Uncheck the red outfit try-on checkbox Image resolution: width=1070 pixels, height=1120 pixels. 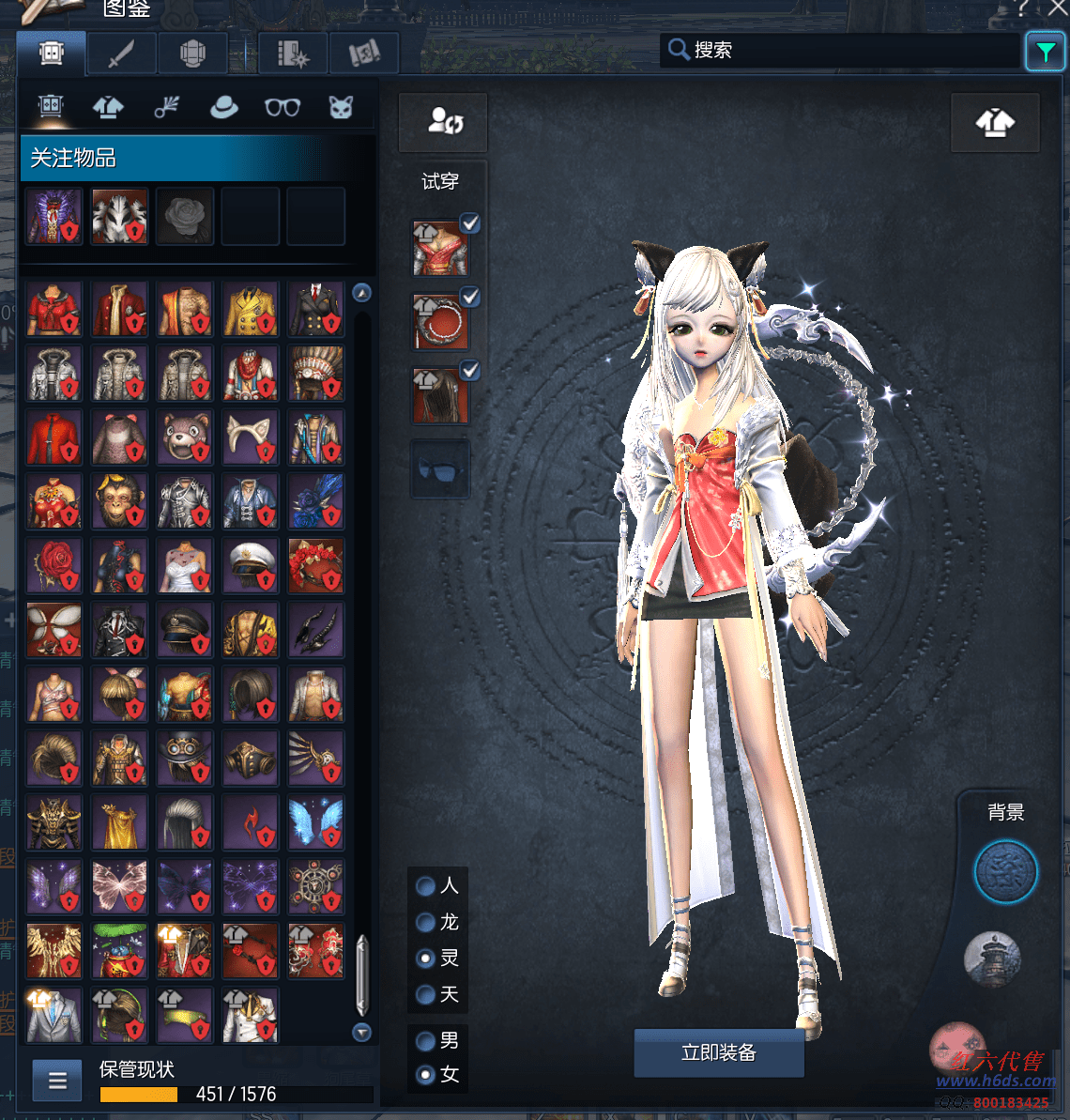click(469, 223)
